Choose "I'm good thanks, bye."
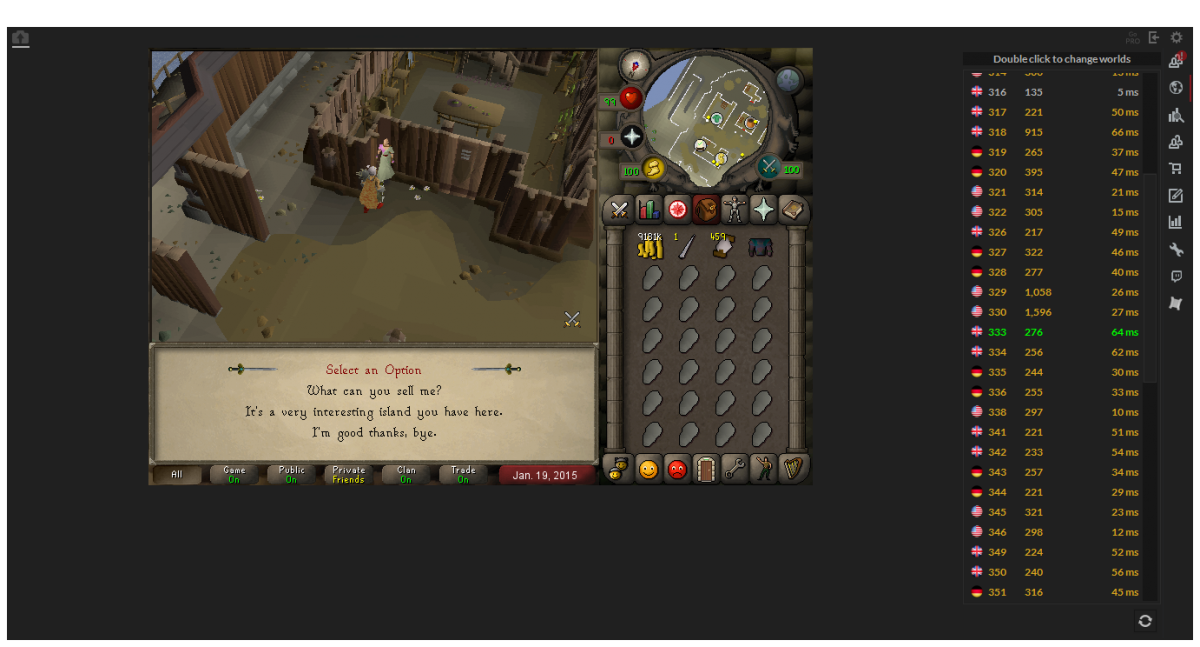The image size is (1200, 647). pos(373,433)
